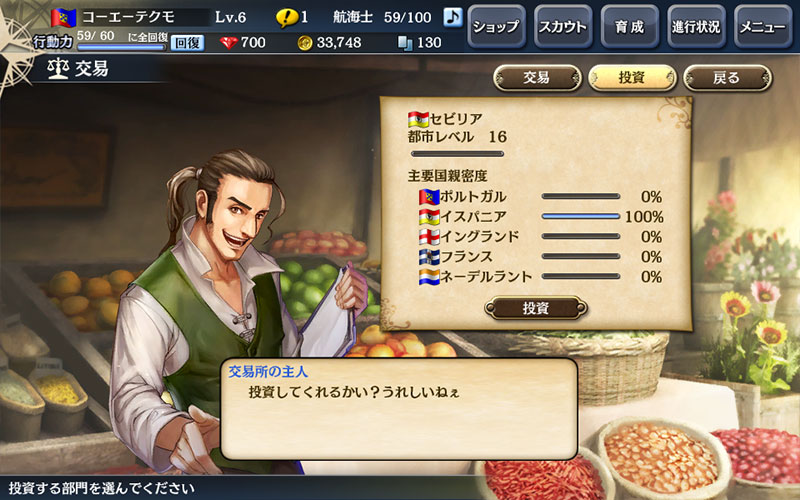Viewport: 800px width, 500px height.
Task: Click the 回復 recover button
Action: [187, 43]
